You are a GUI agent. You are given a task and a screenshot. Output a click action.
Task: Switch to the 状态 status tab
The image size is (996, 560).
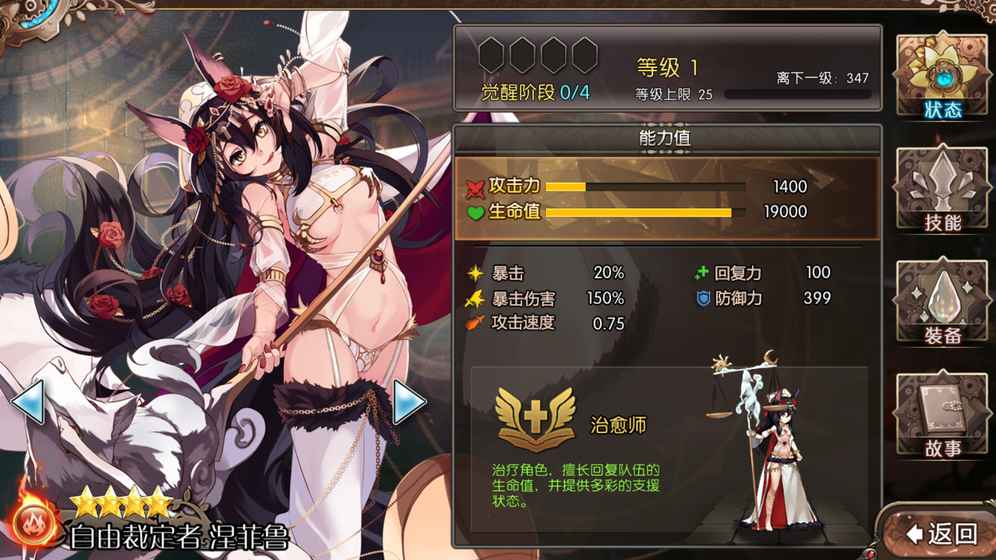[x=939, y=77]
